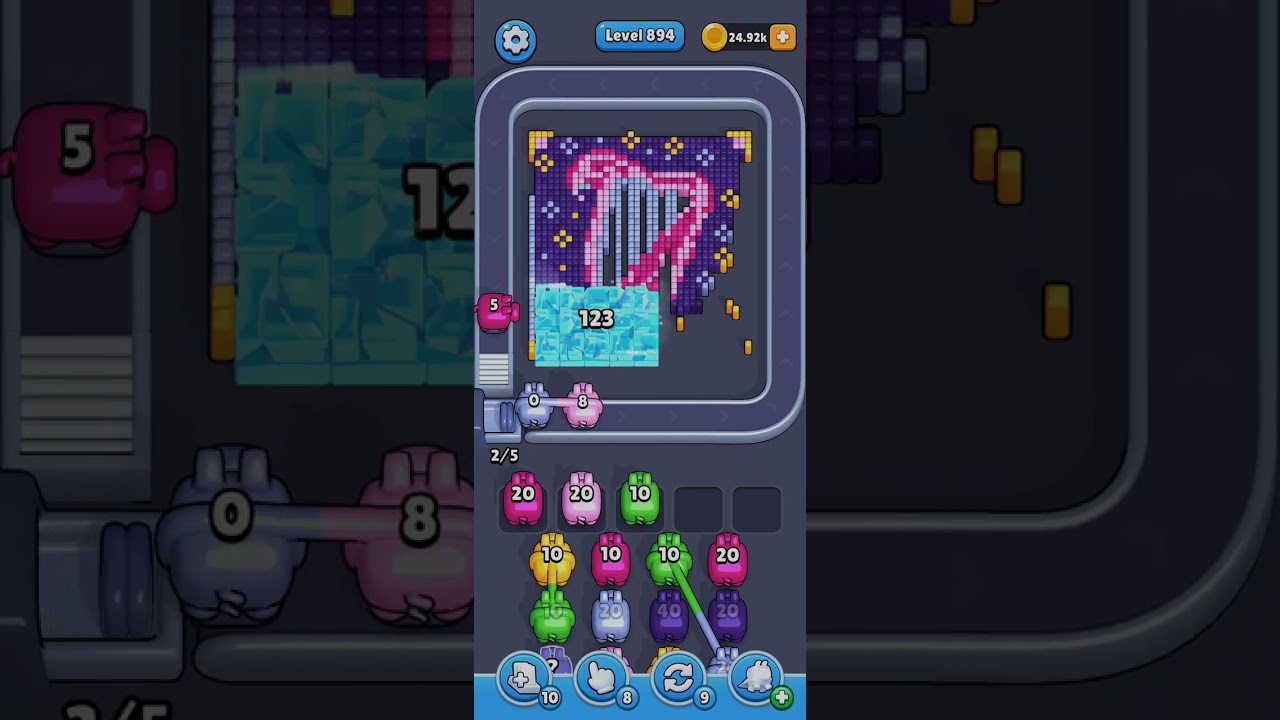Activate the add-slot booster
Image resolution: width=1280 pixels, height=720 pixels.
524,679
